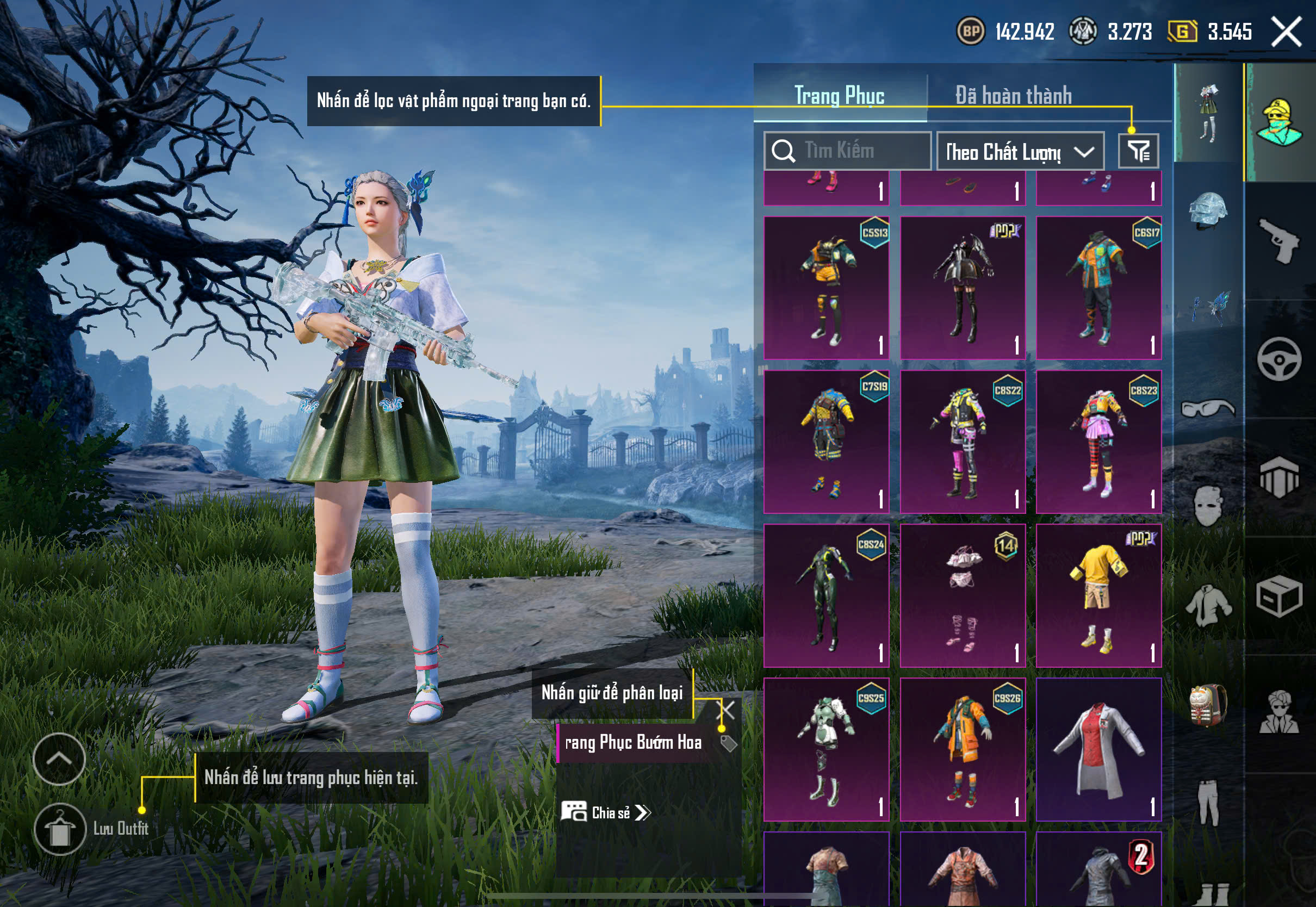This screenshot has height=907, width=1316.
Task: Toggle the owned-items filter funnel button
Action: (x=1138, y=151)
